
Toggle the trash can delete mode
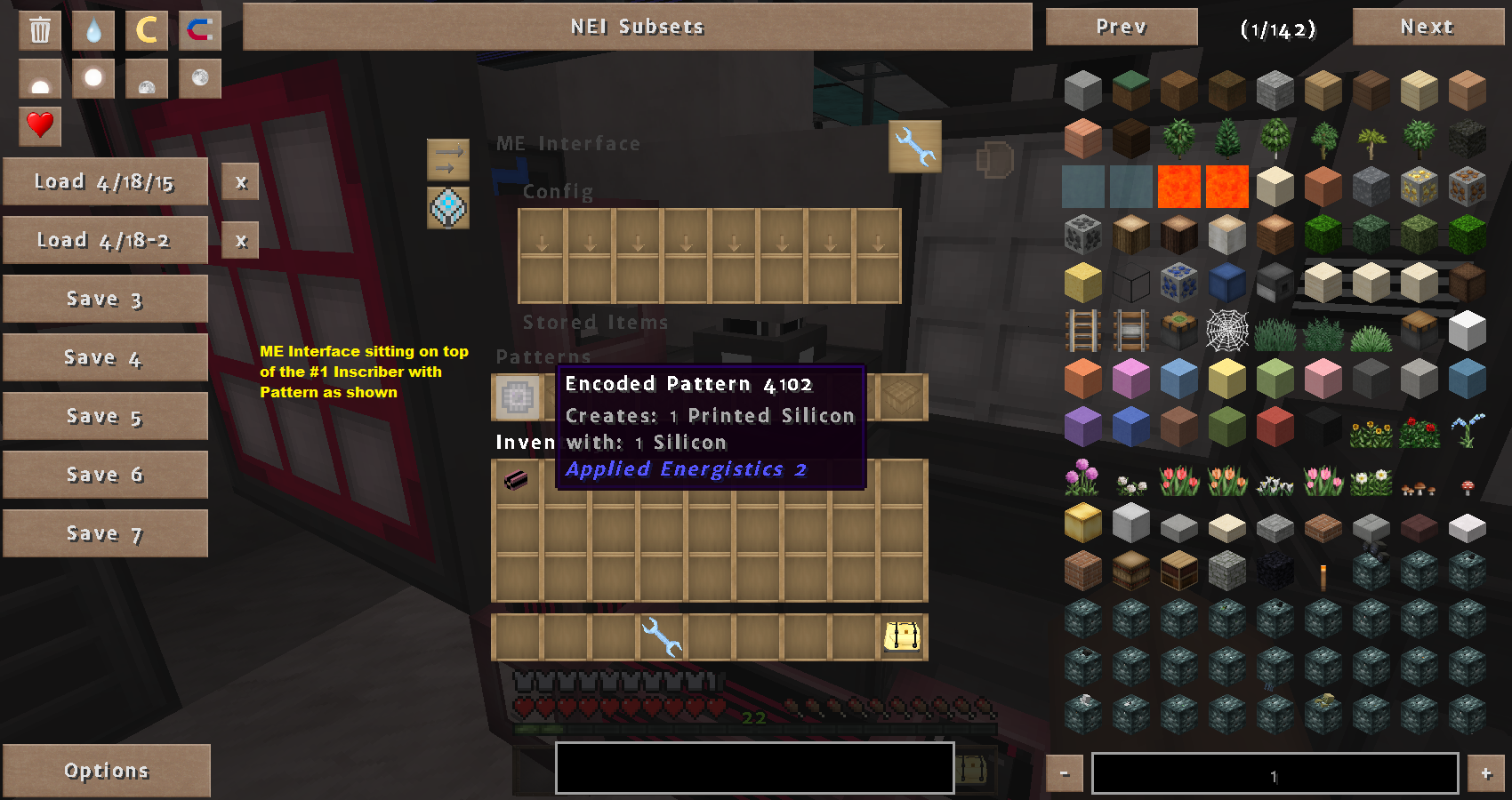pyautogui.click(x=40, y=30)
